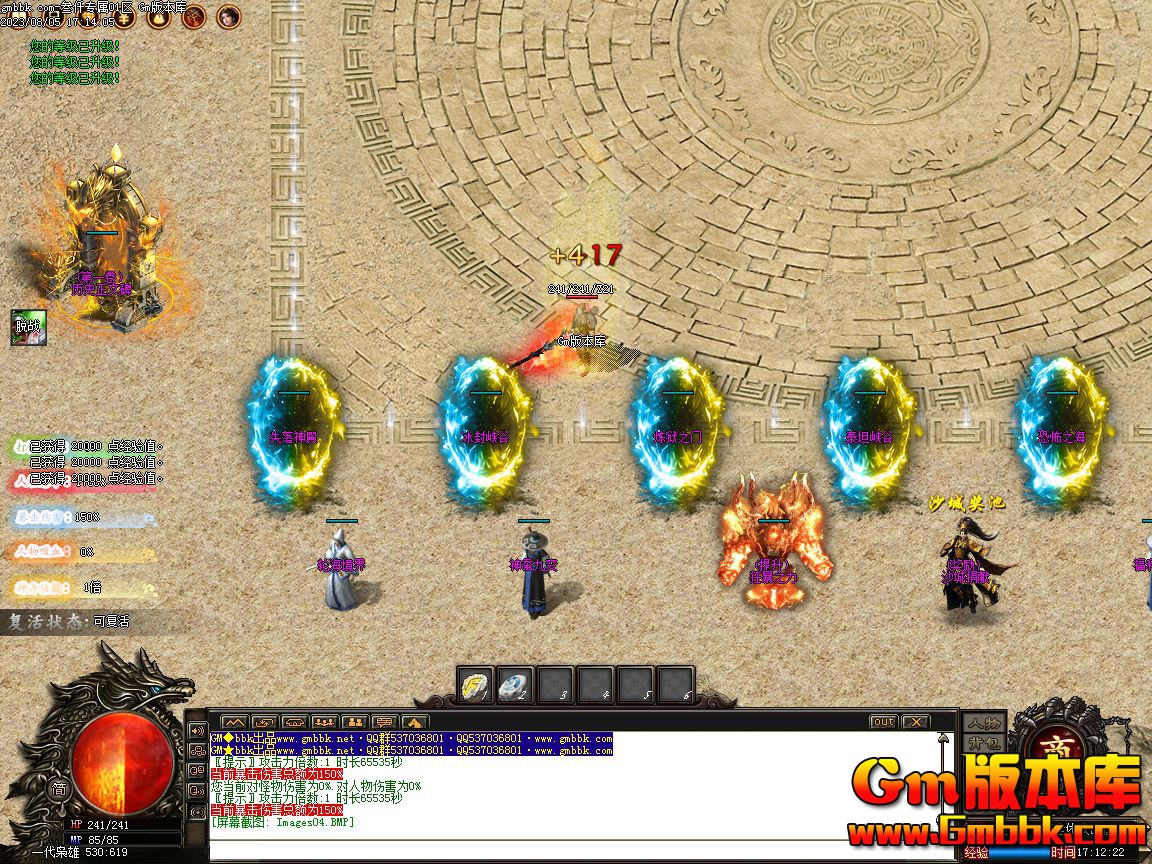
Task: Use the yellow scroll in hotbar slot 1
Action: 474,685
